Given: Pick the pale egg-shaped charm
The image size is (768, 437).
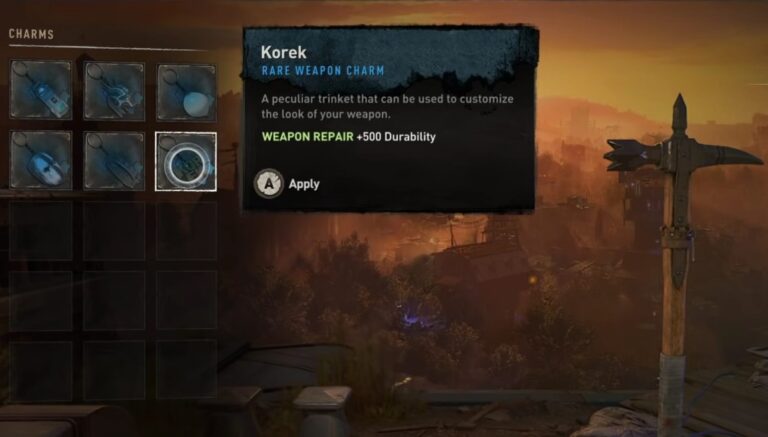Looking at the screenshot, I should (186, 92).
